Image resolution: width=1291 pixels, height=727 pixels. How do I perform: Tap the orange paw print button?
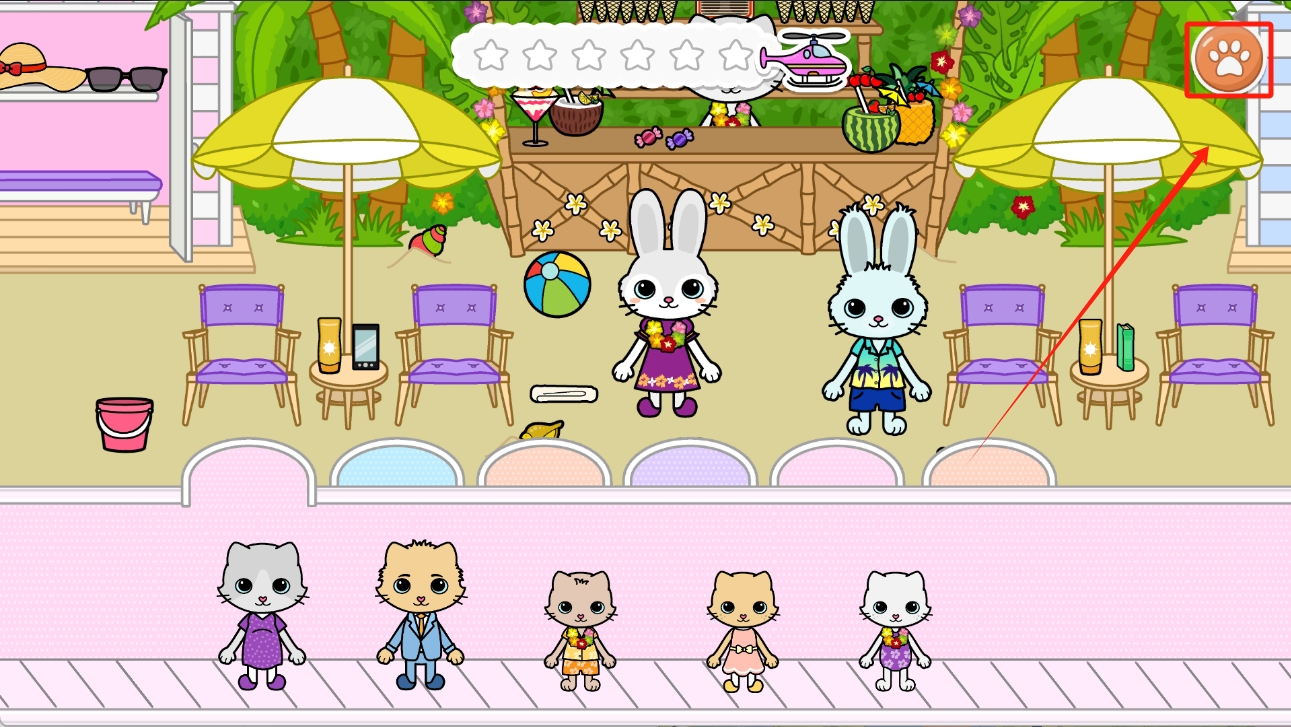click(x=1228, y=59)
